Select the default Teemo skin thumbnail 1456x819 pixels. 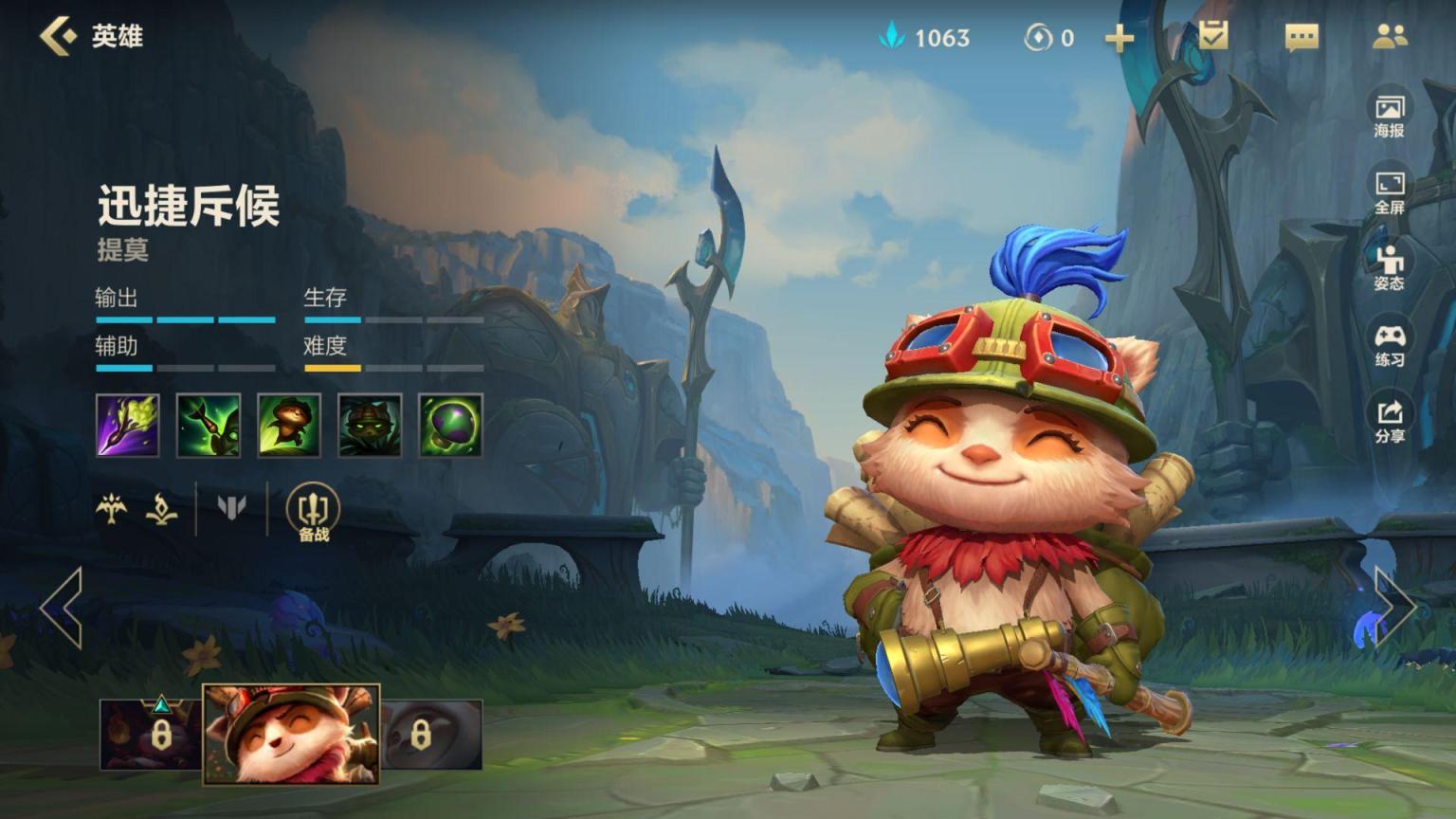[x=291, y=735]
